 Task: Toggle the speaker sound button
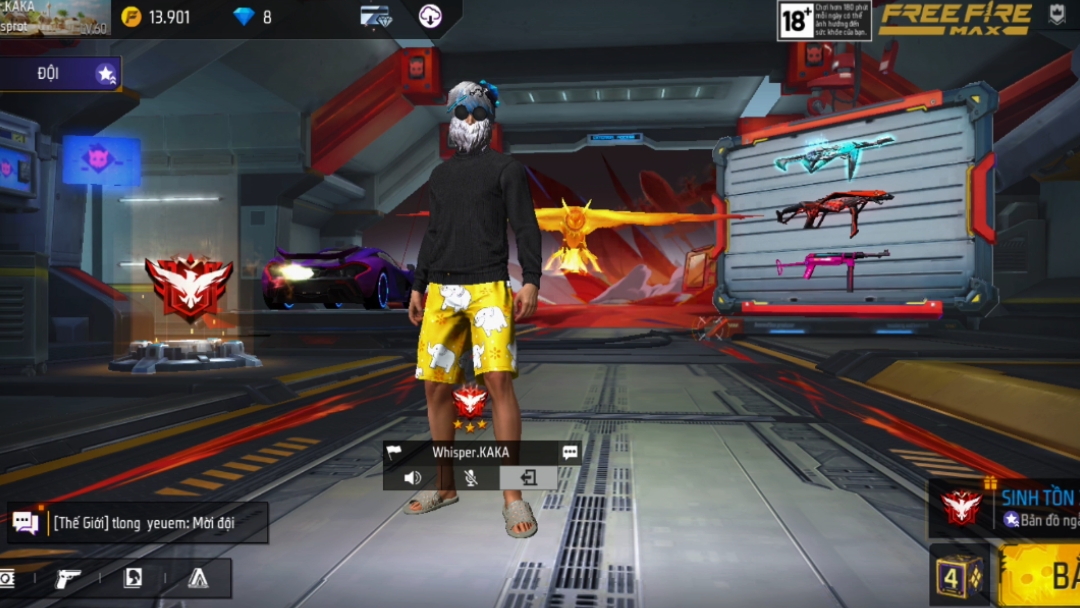coord(412,478)
